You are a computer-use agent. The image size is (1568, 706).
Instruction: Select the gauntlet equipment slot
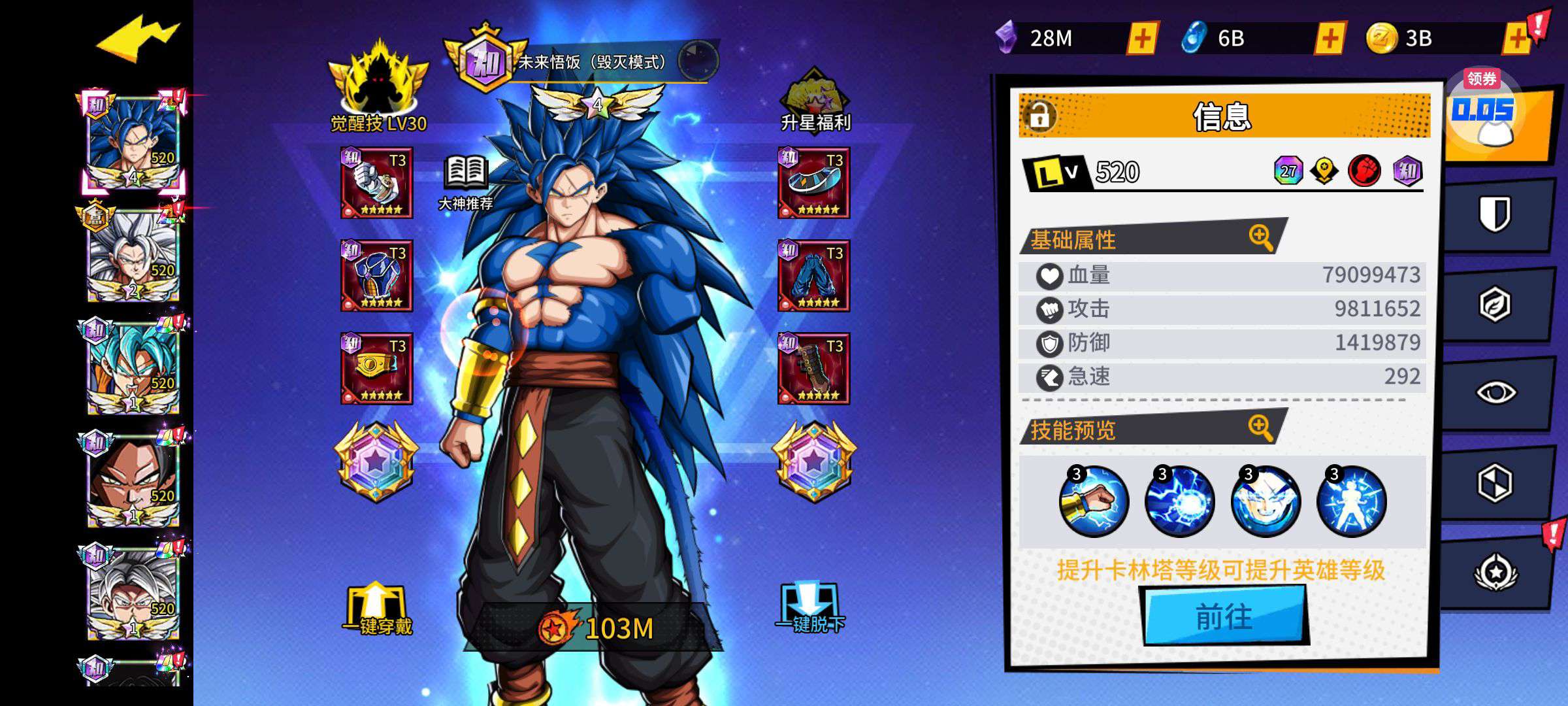(376, 183)
